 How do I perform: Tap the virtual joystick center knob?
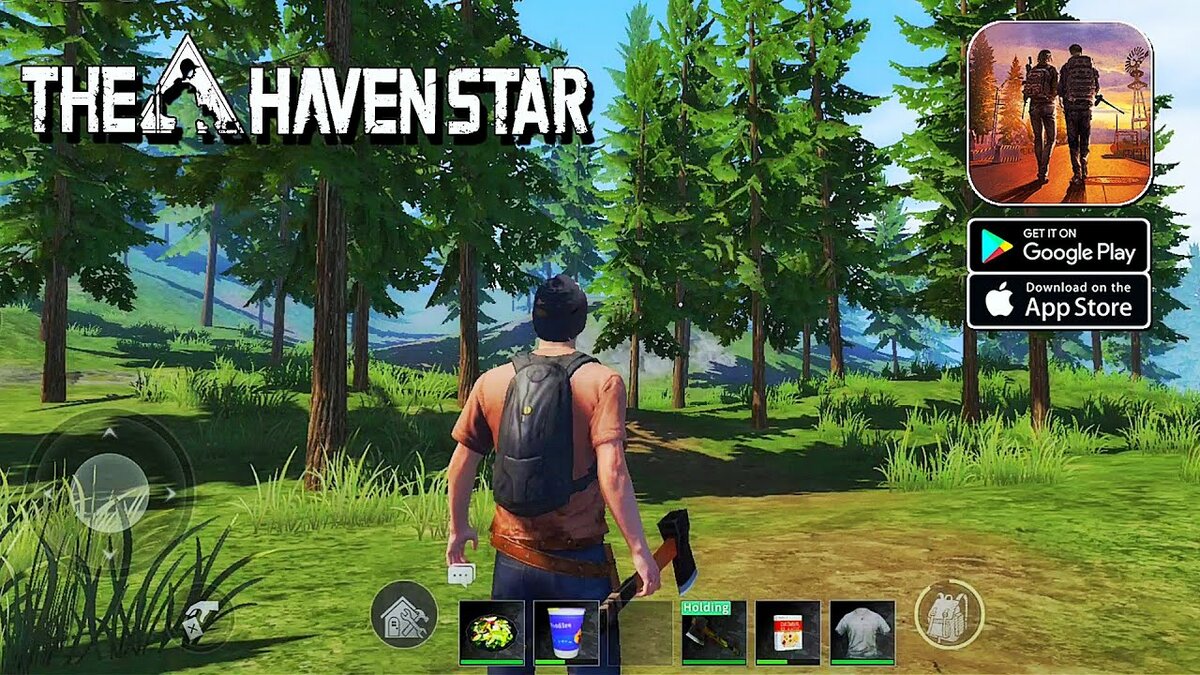[x=109, y=492]
